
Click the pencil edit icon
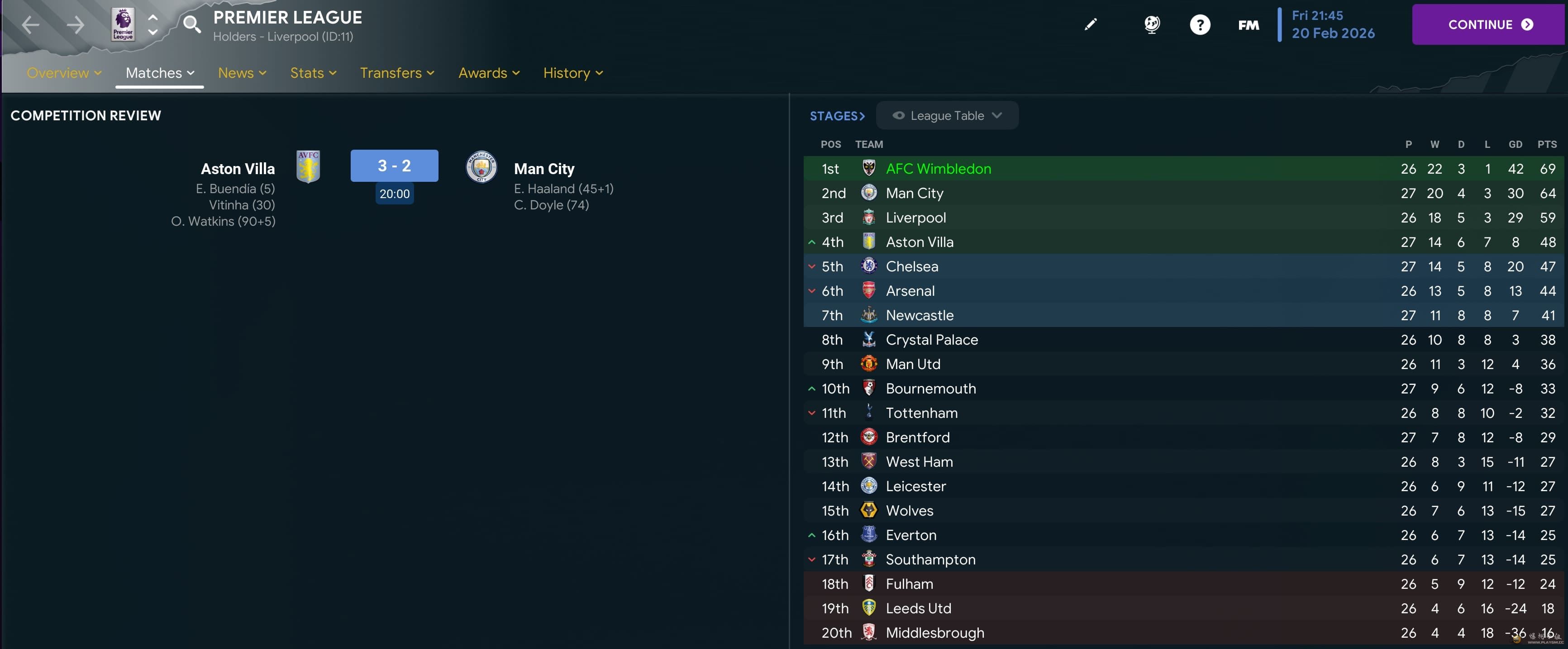pyautogui.click(x=1090, y=24)
